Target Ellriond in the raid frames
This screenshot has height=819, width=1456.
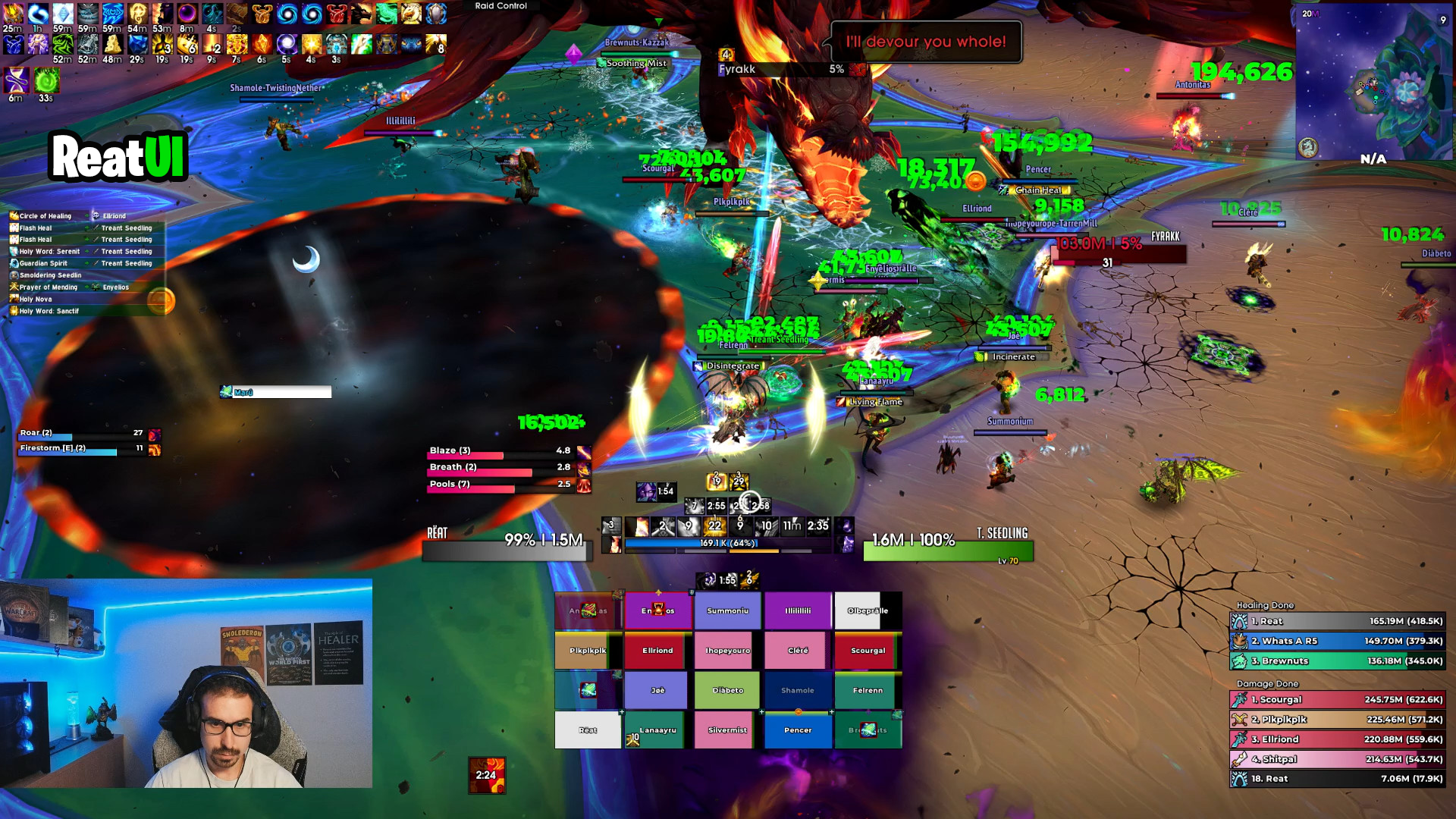(x=657, y=651)
